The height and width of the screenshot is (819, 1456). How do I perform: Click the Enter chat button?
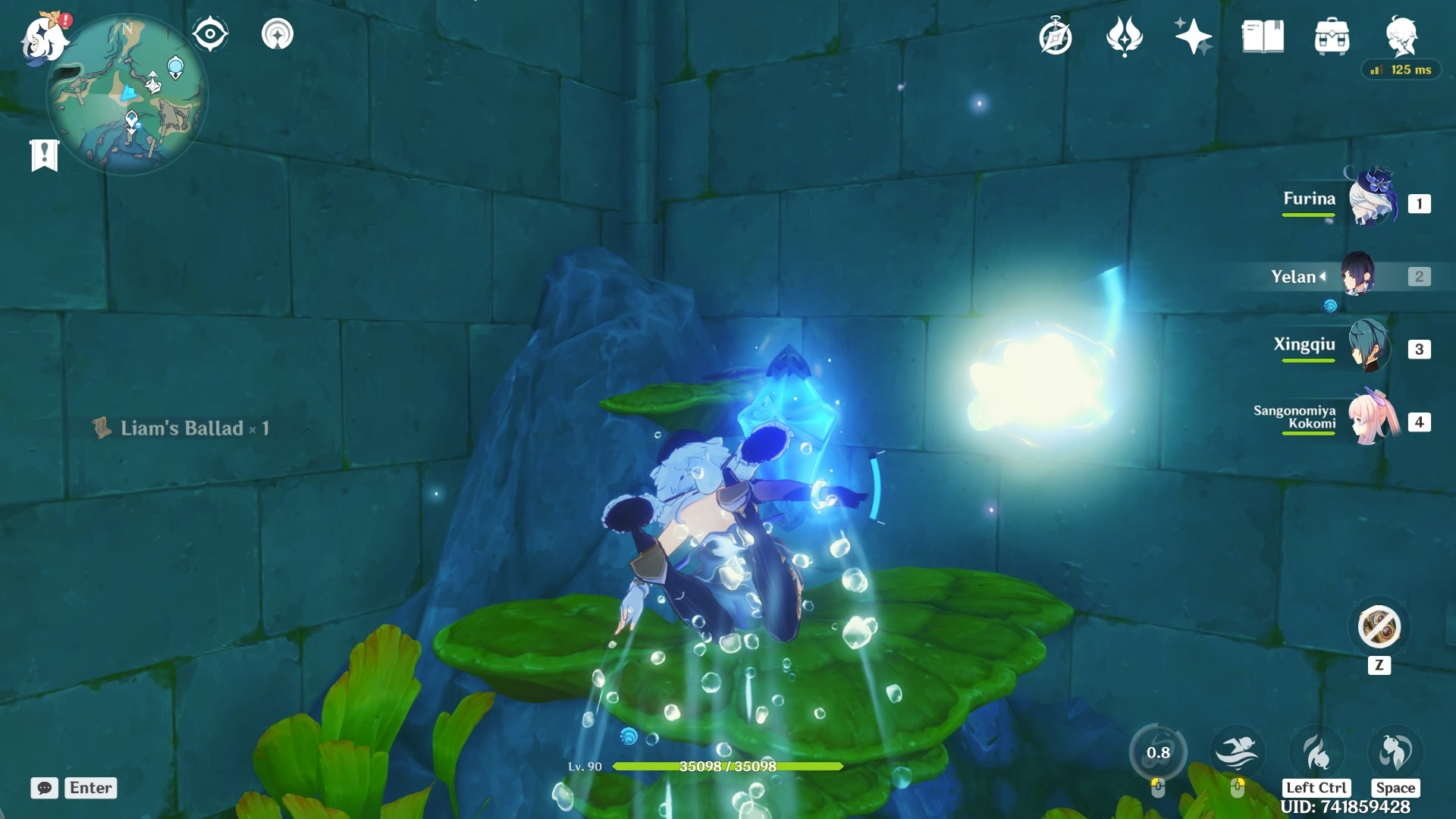[89, 788]
